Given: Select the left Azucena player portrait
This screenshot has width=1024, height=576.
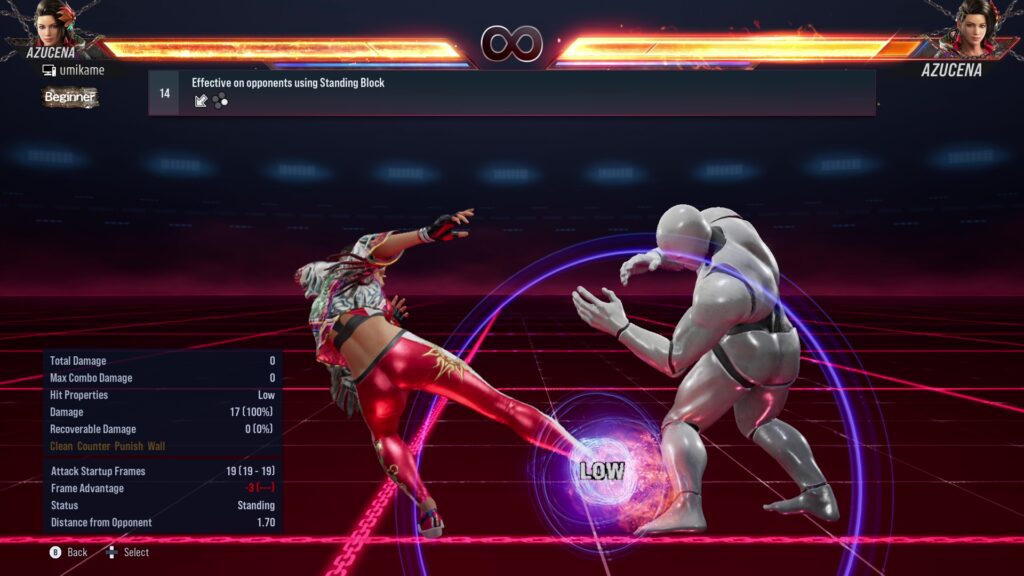Looking at the screenshot, I should pyautogui.click(x=55, y=24).
